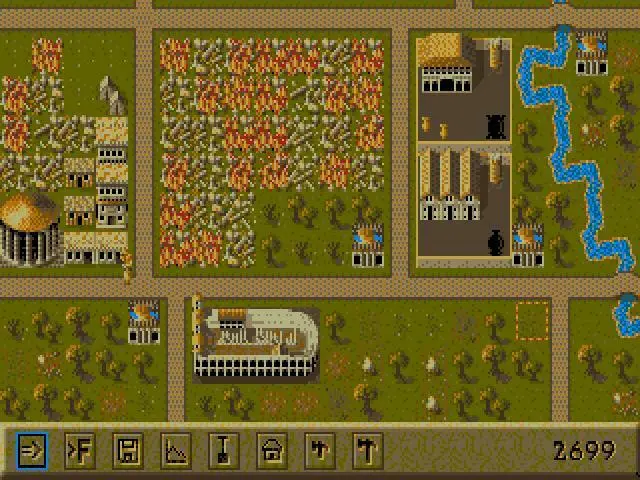Select the house building icon
The image size is (640, 480).
coord(271,450)
